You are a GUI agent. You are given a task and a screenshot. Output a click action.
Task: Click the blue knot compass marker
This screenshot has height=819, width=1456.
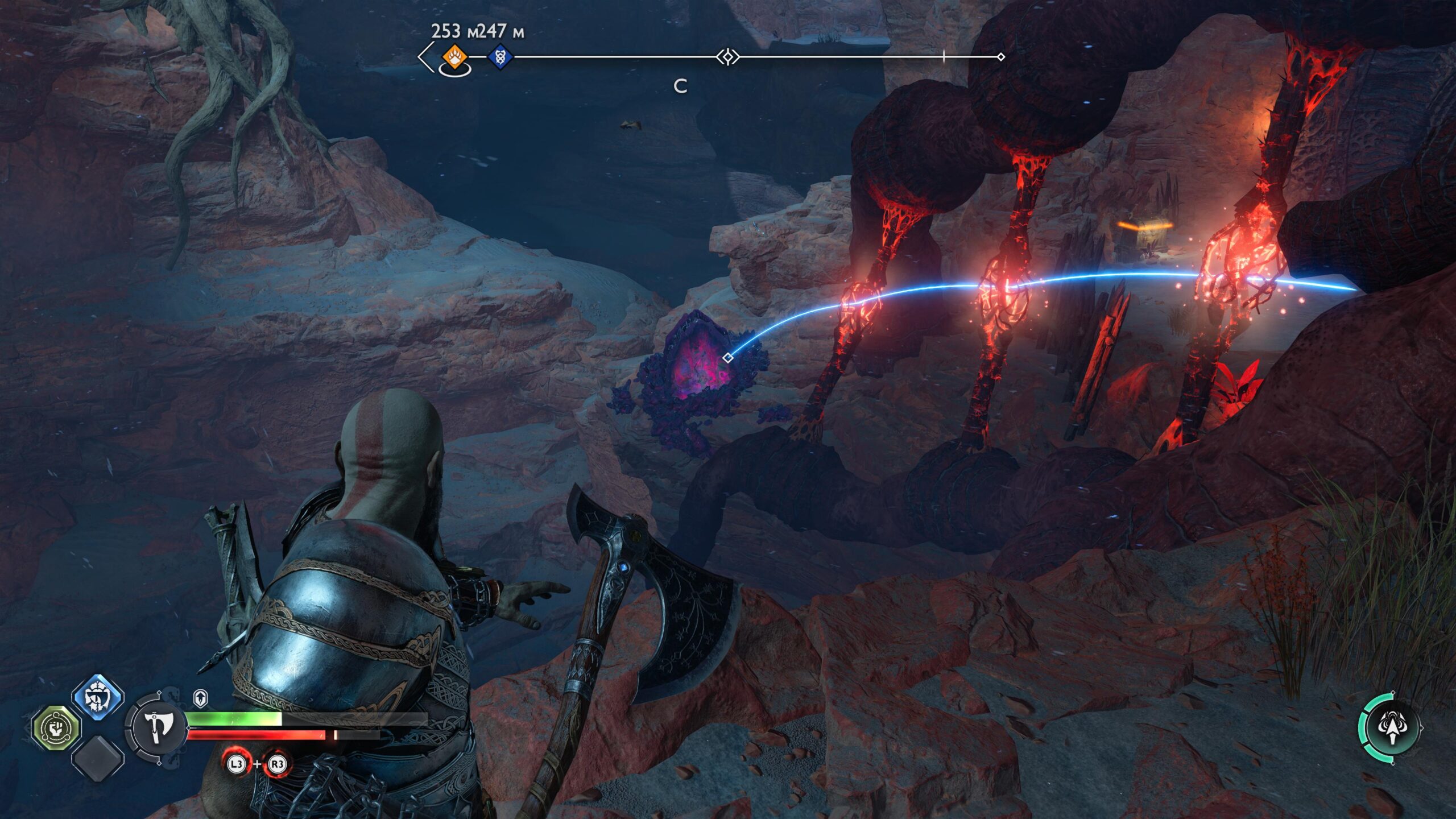point(500,57)
